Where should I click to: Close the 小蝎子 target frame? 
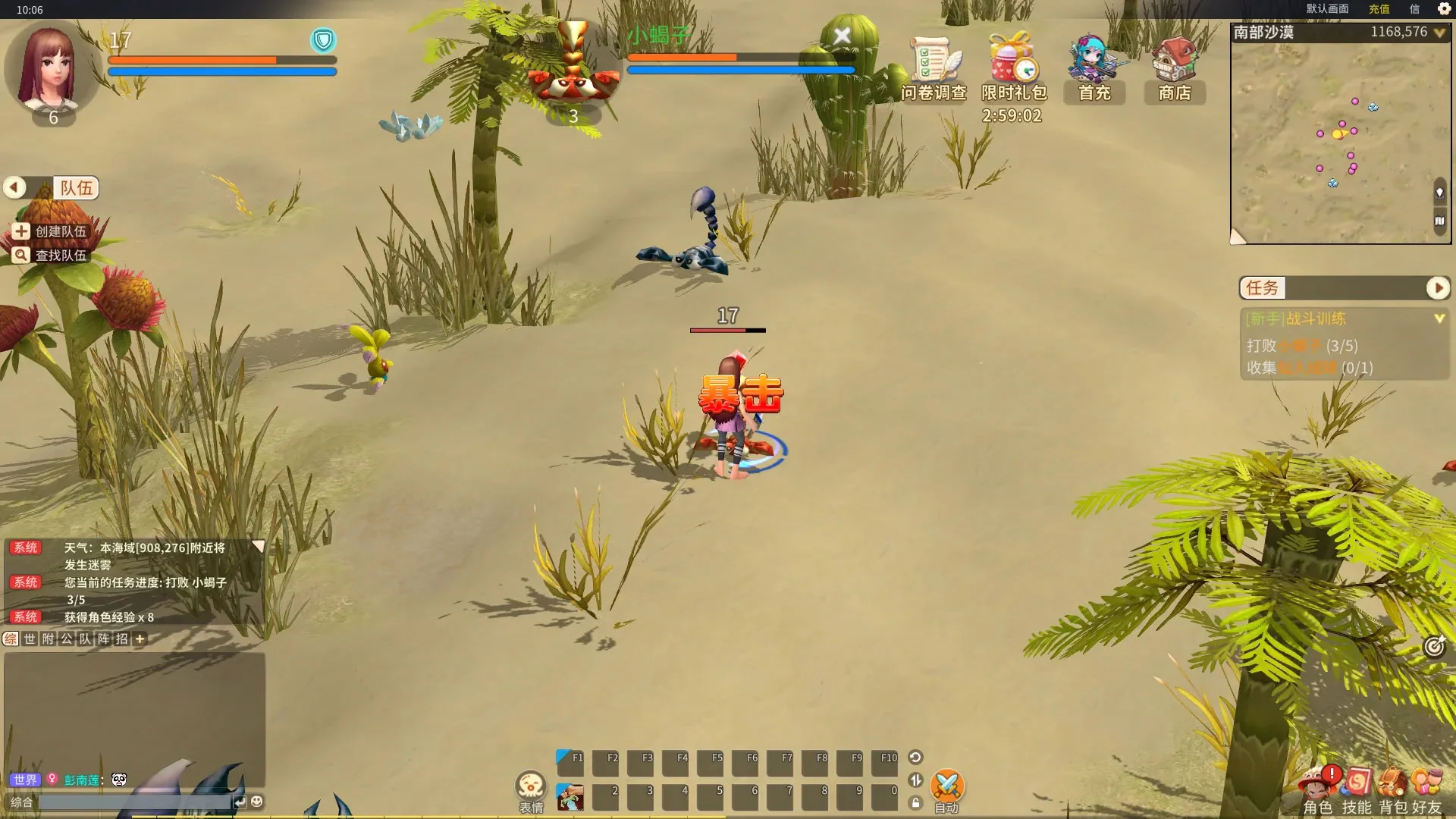click(842, 36)
